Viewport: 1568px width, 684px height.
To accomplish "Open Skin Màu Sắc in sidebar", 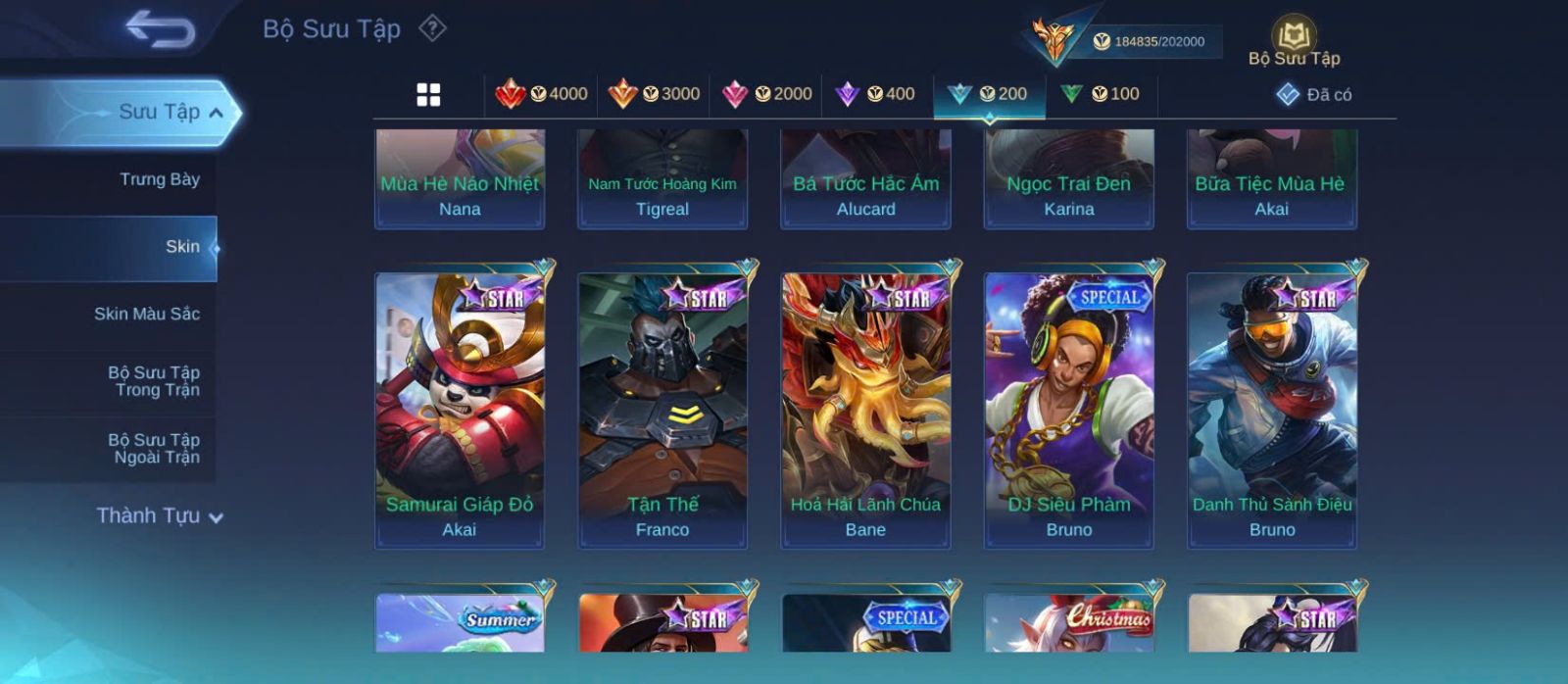I will click(147, 314).
